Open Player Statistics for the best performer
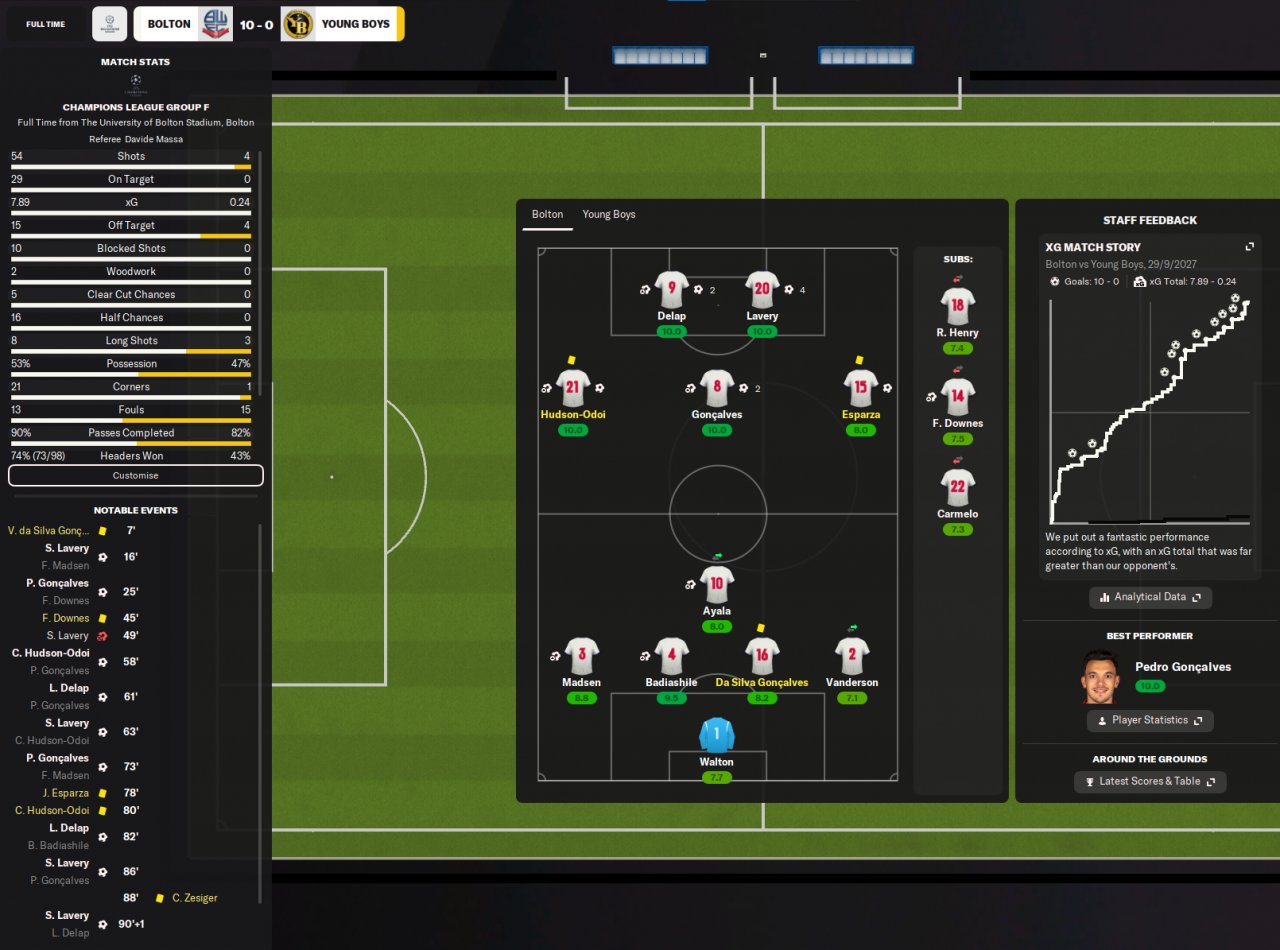 1150,720
